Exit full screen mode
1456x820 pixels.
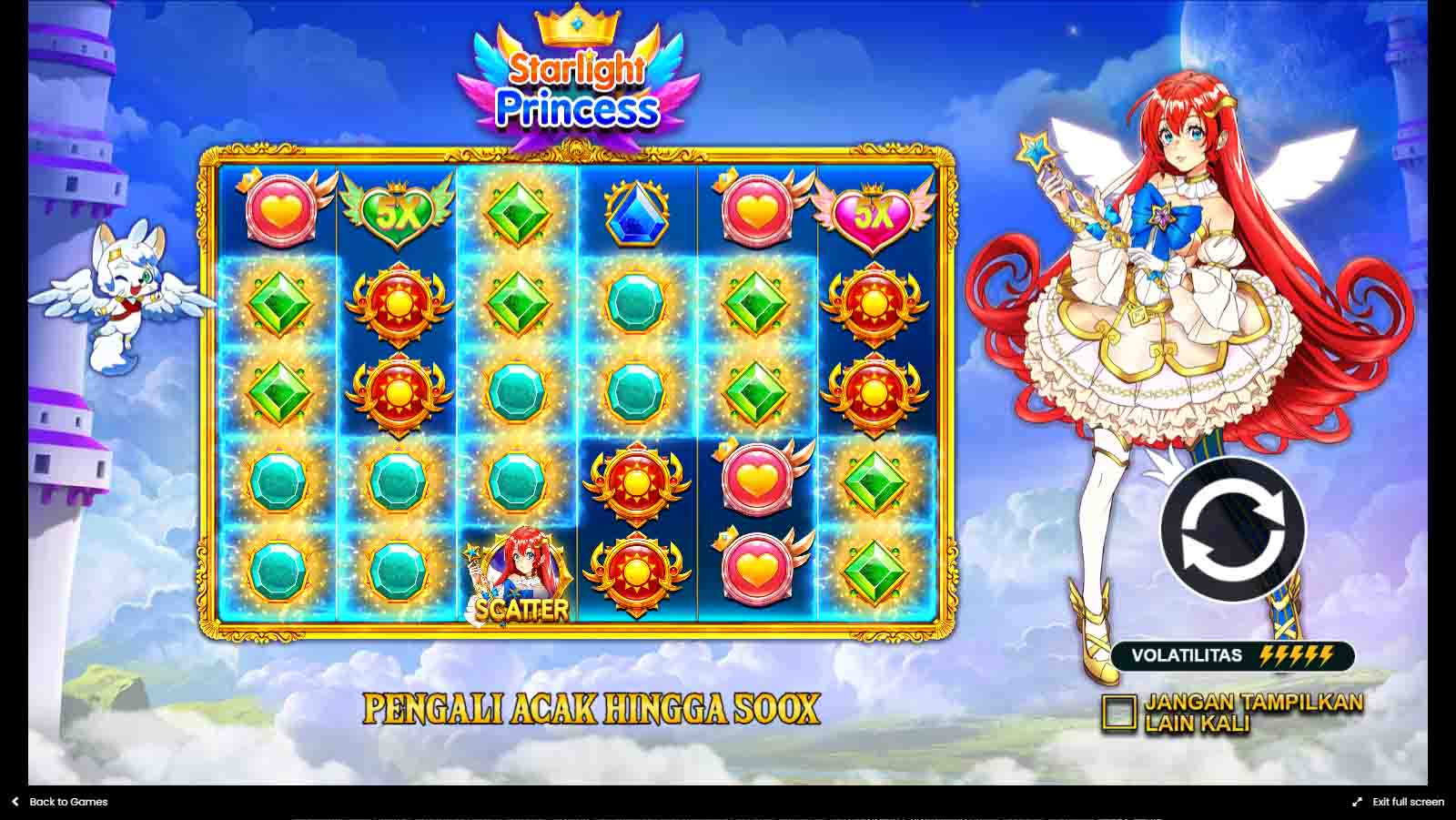coord(1399,802)
